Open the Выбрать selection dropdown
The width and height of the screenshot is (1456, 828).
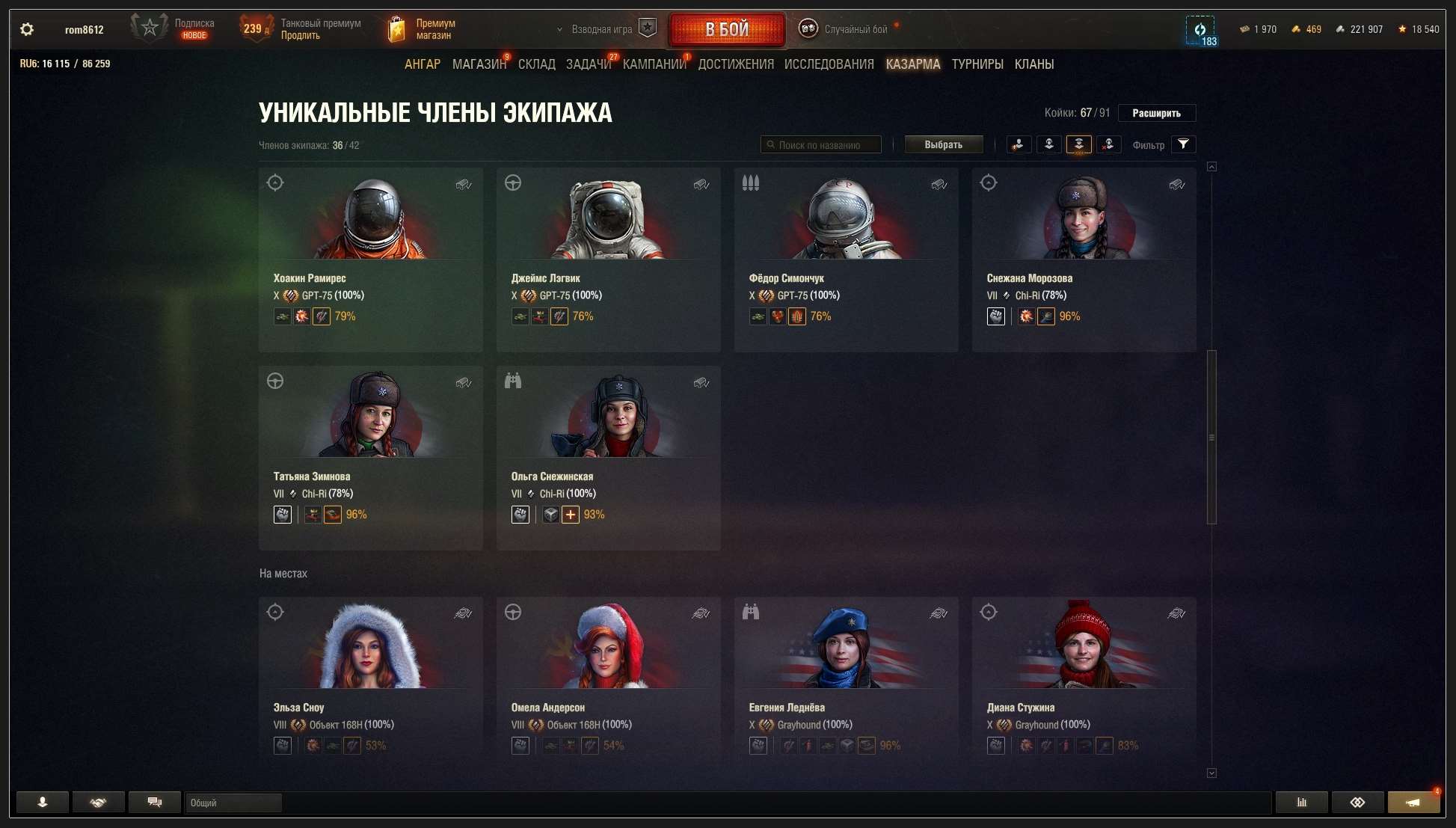[944, 144]
